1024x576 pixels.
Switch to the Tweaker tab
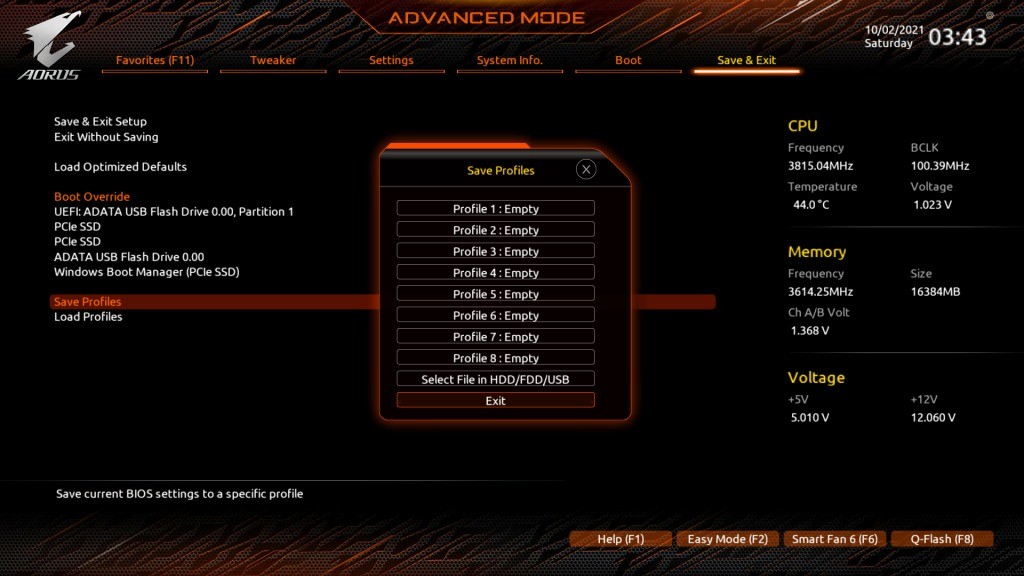point(273,60)
